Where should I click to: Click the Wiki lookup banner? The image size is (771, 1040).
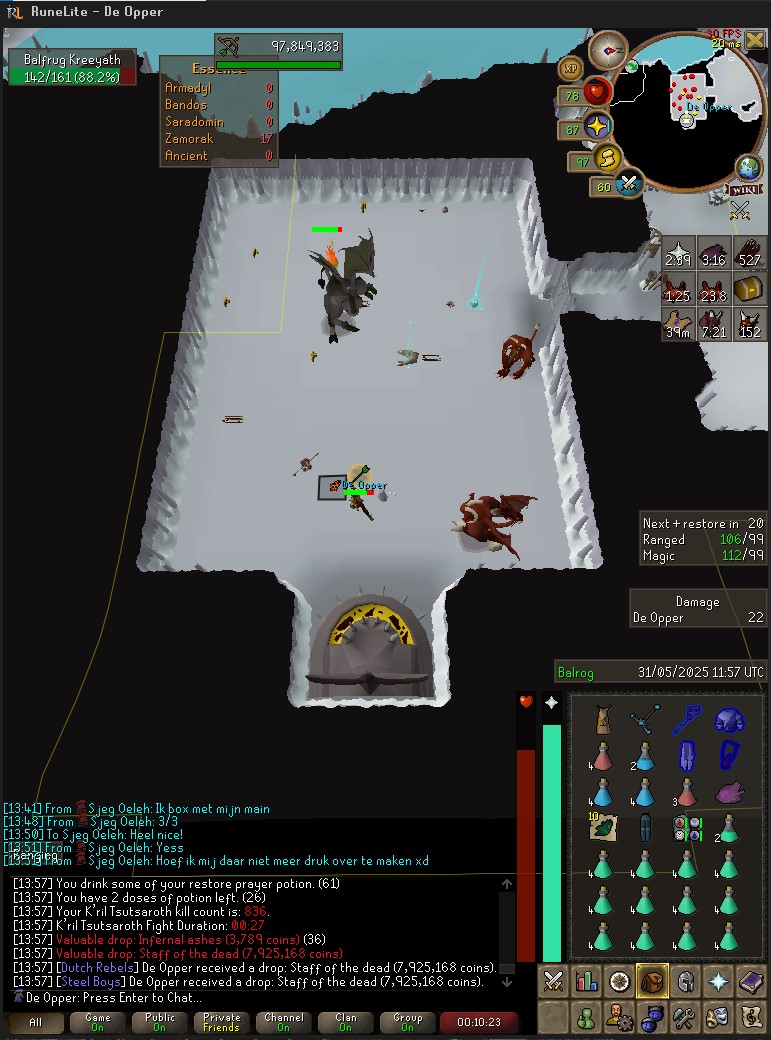[745, 189]
